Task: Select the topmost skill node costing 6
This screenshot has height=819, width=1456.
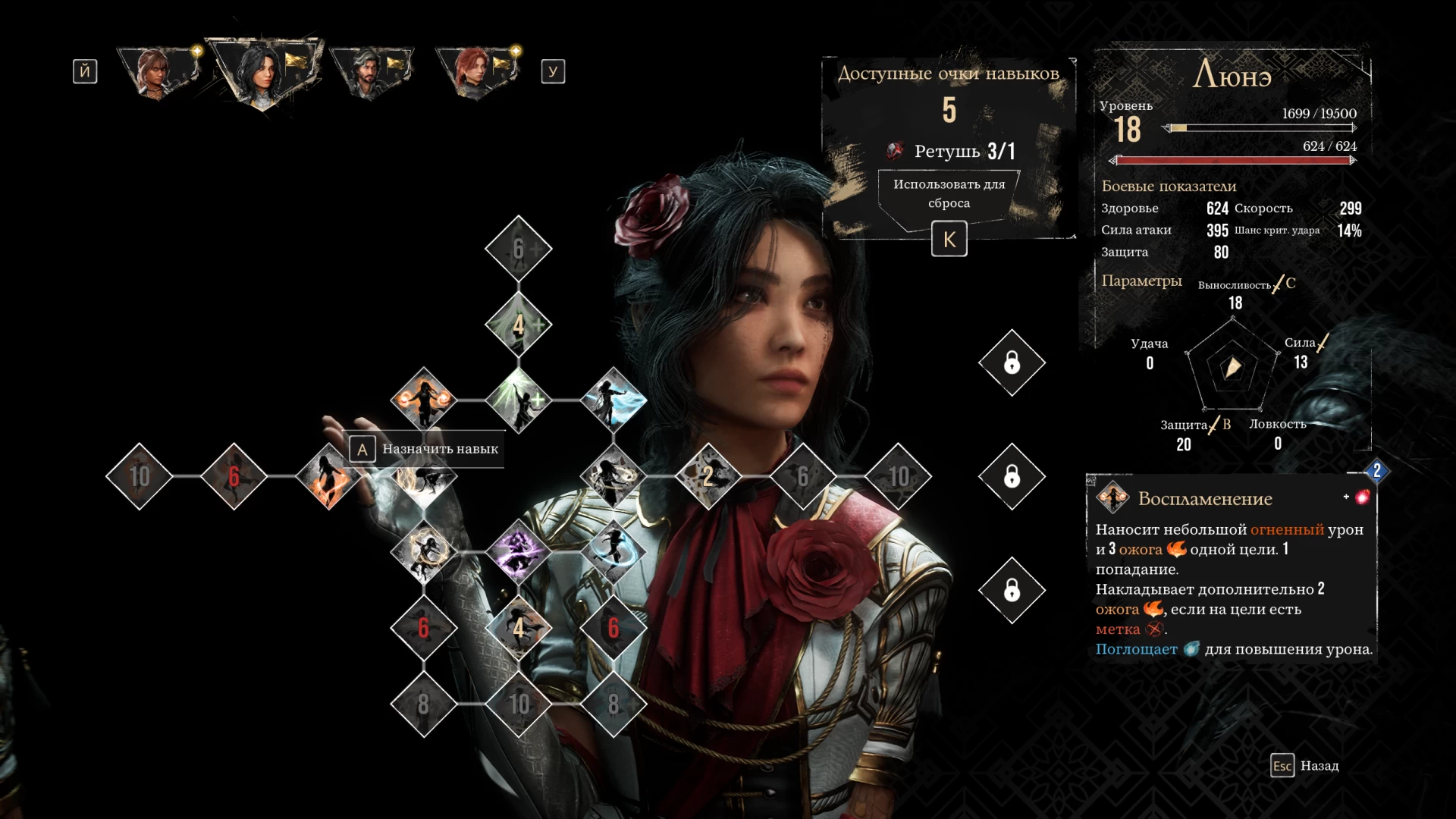Action: point(519,249)
